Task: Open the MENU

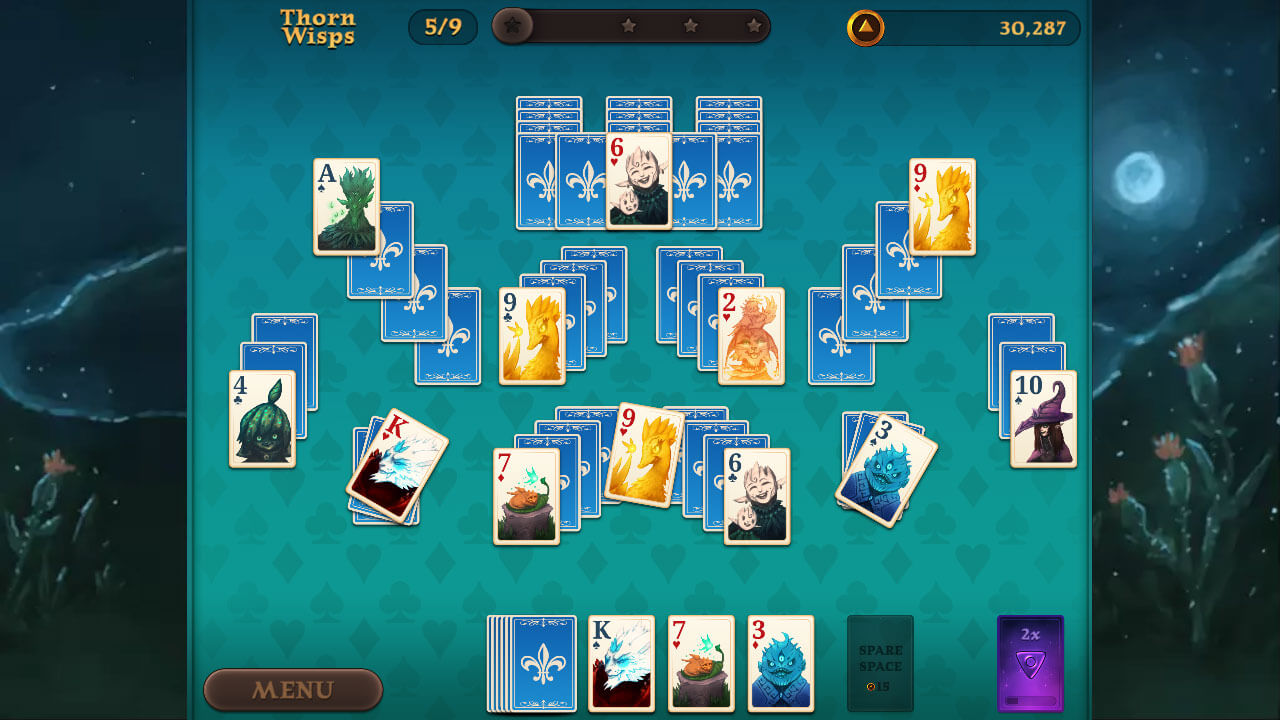Action: [x=293, y=690]
